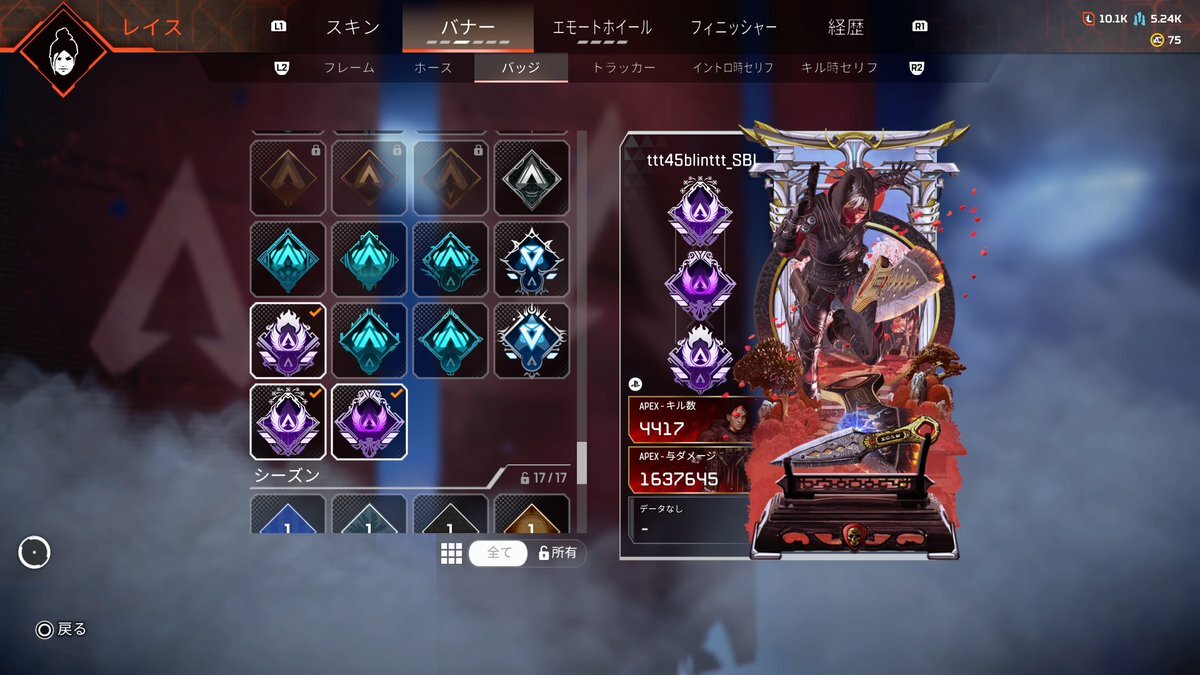Open the バナー tab

point(467,27)
